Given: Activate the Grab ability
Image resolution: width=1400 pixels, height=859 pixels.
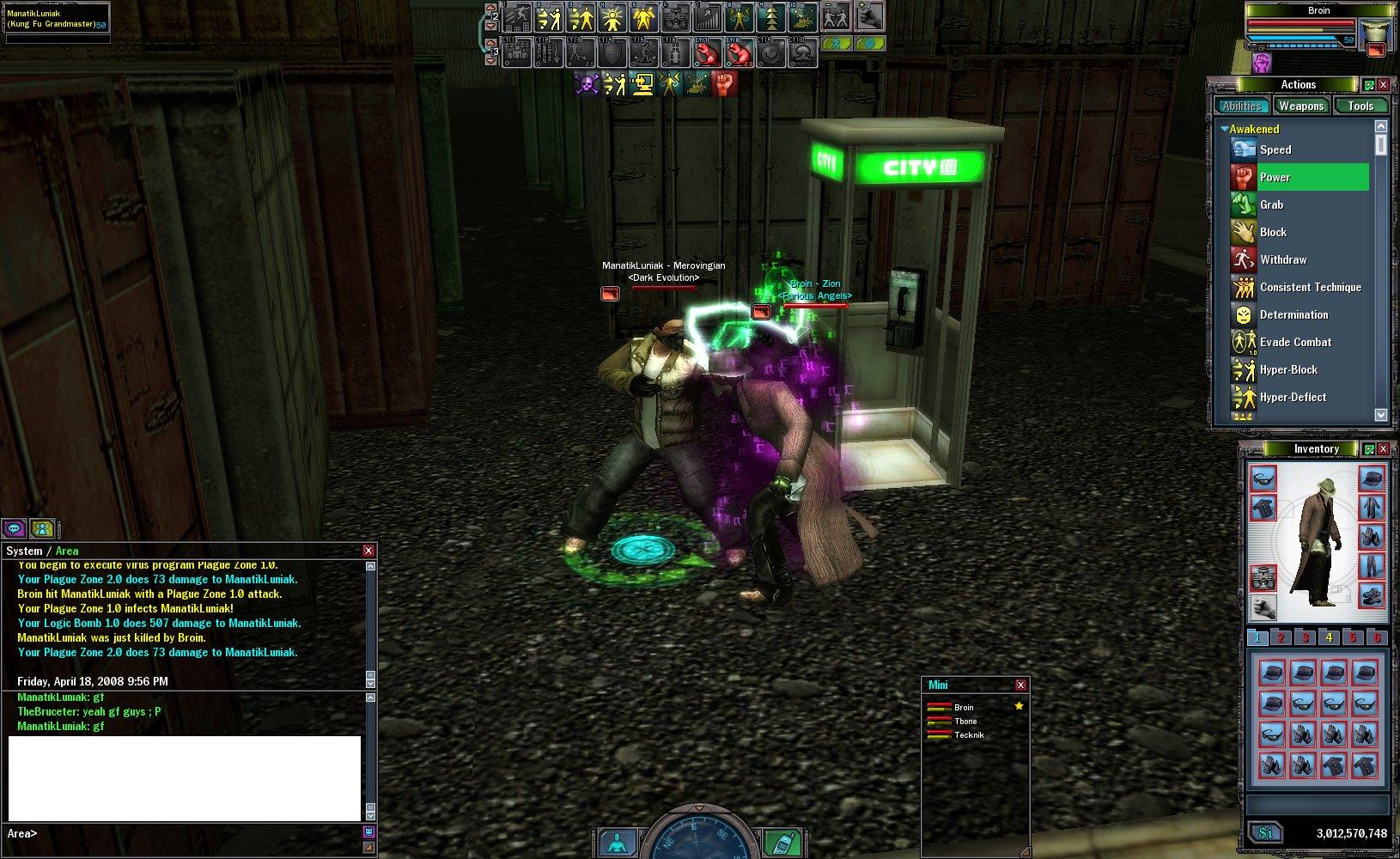Looking at the screenshot, I should click(1271, 204).
